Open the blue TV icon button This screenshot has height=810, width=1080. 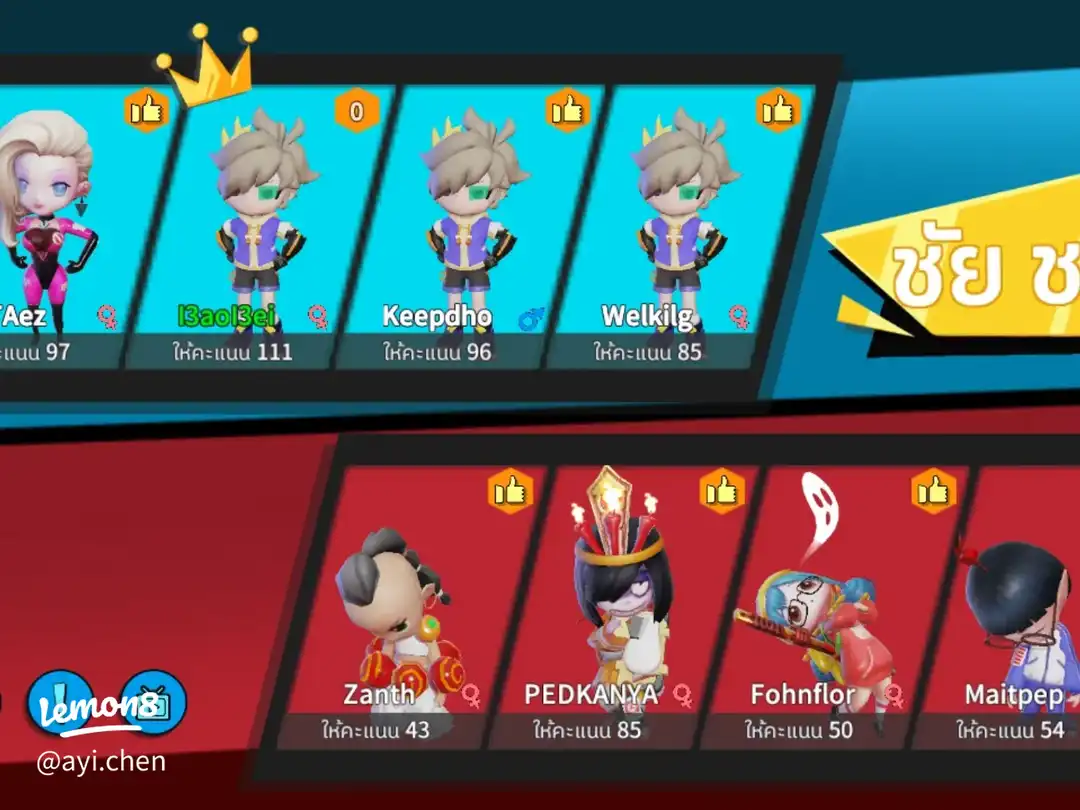point(155,702)
